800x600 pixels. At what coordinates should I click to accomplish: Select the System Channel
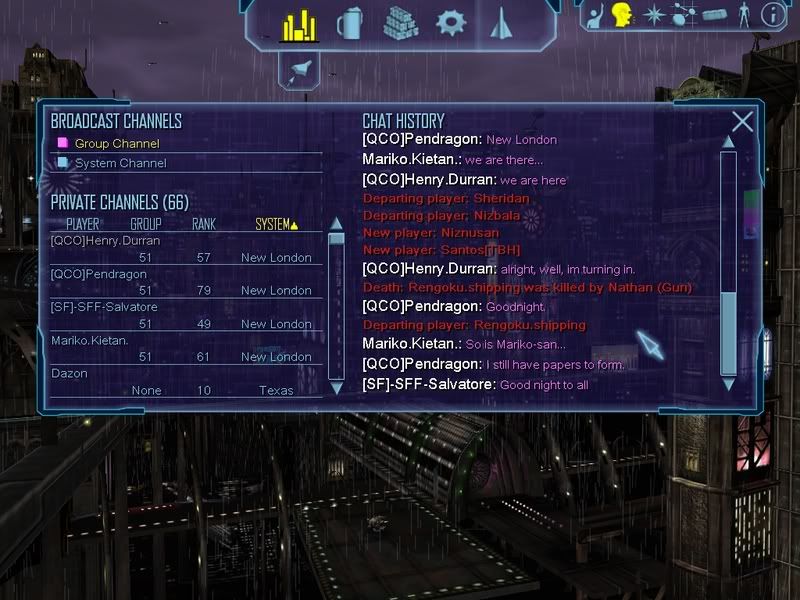(121, 163)
